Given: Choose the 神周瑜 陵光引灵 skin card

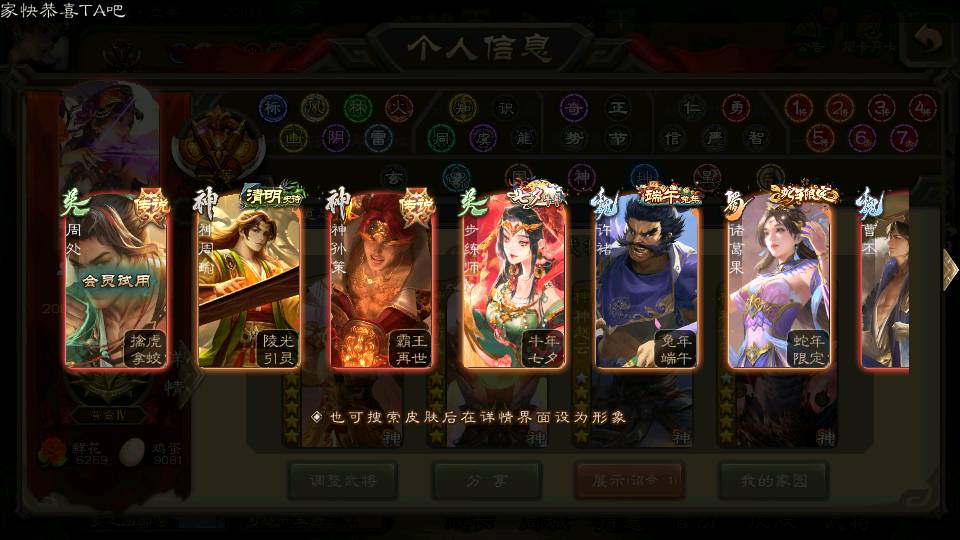Looking at the screenshot, I should [x=249, y=282].
